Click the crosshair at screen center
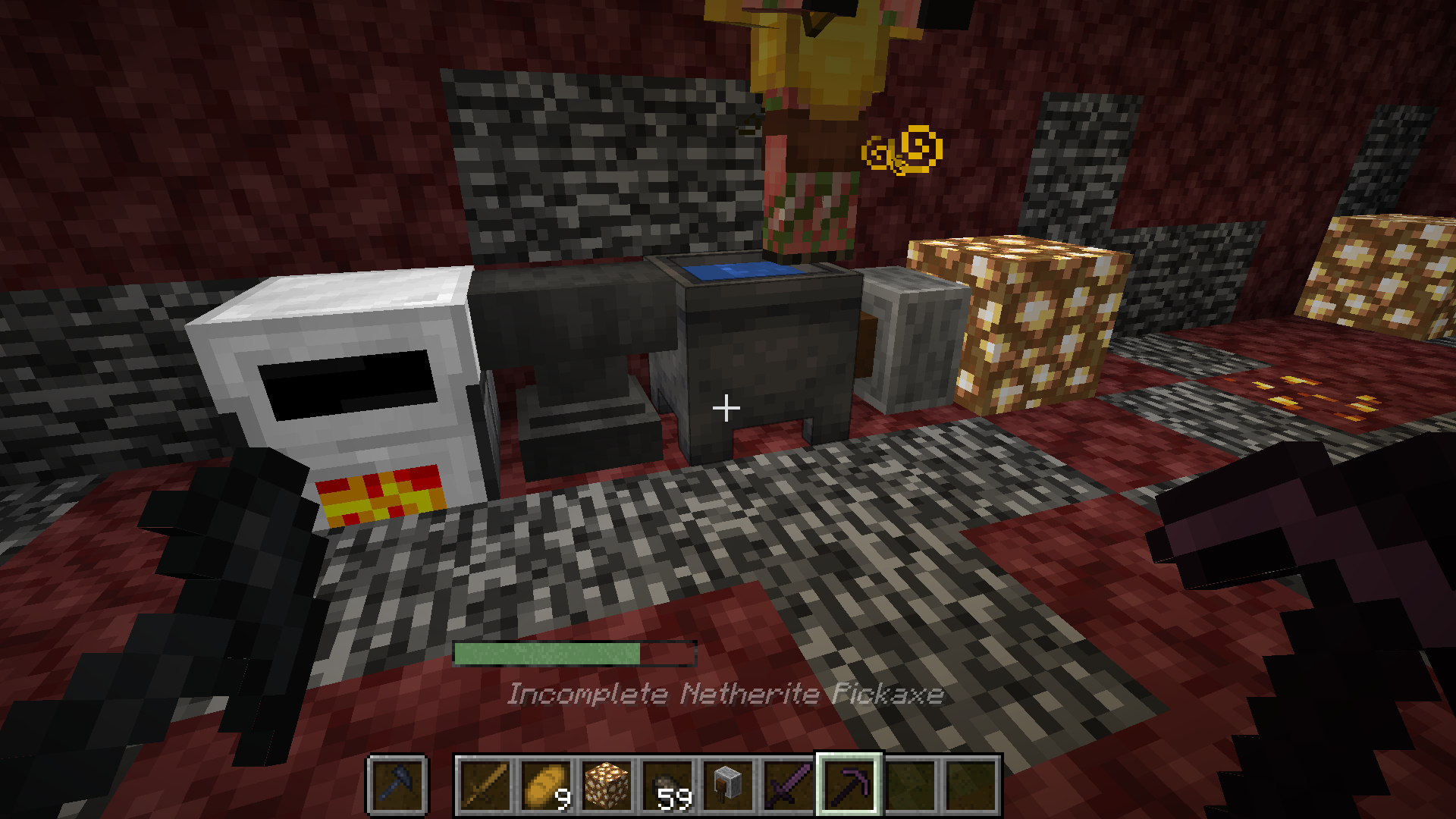1456x819 pixels. [726, 408]
